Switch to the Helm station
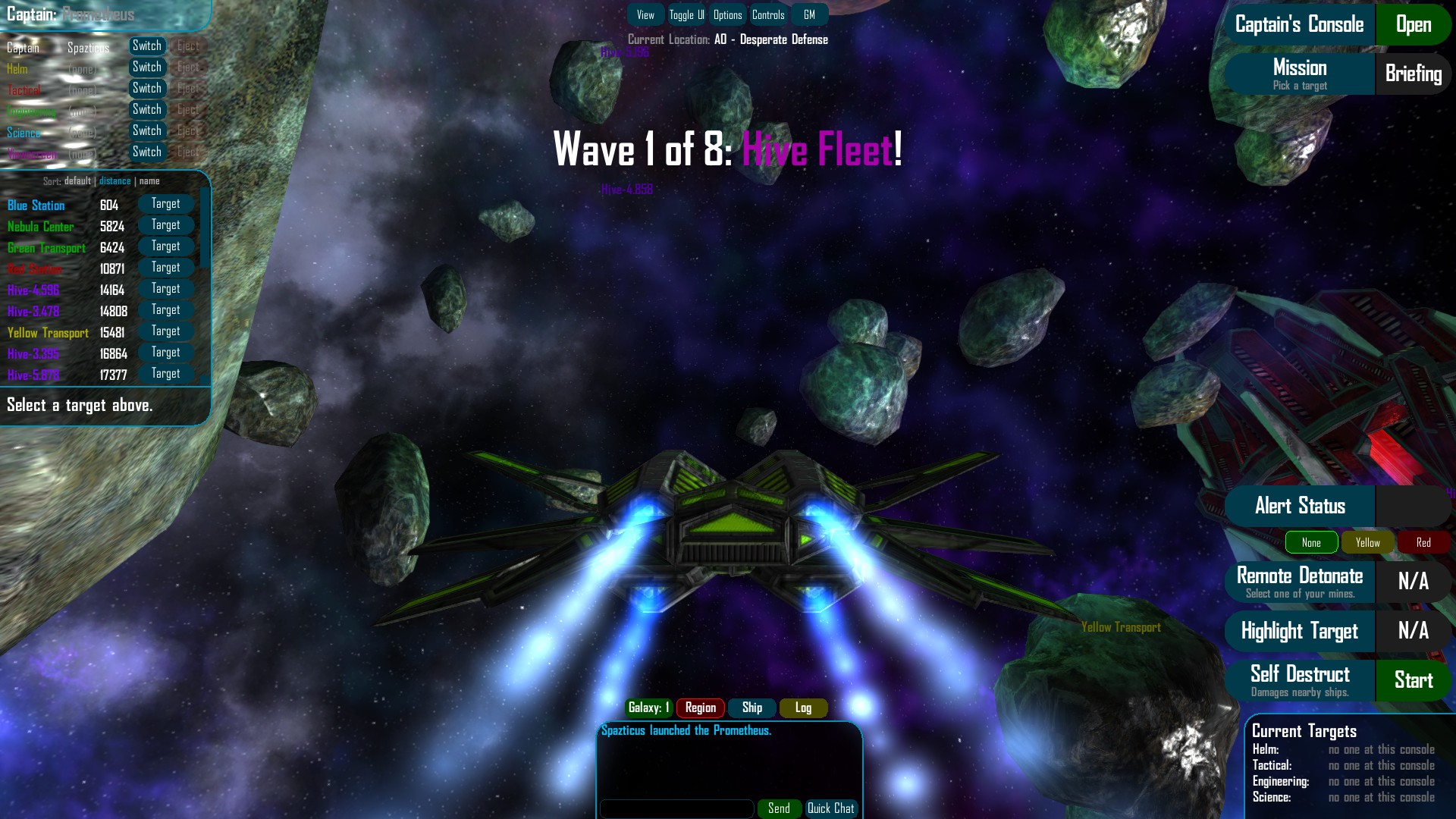Screen dimensions: 1456x819 (147, 67)
